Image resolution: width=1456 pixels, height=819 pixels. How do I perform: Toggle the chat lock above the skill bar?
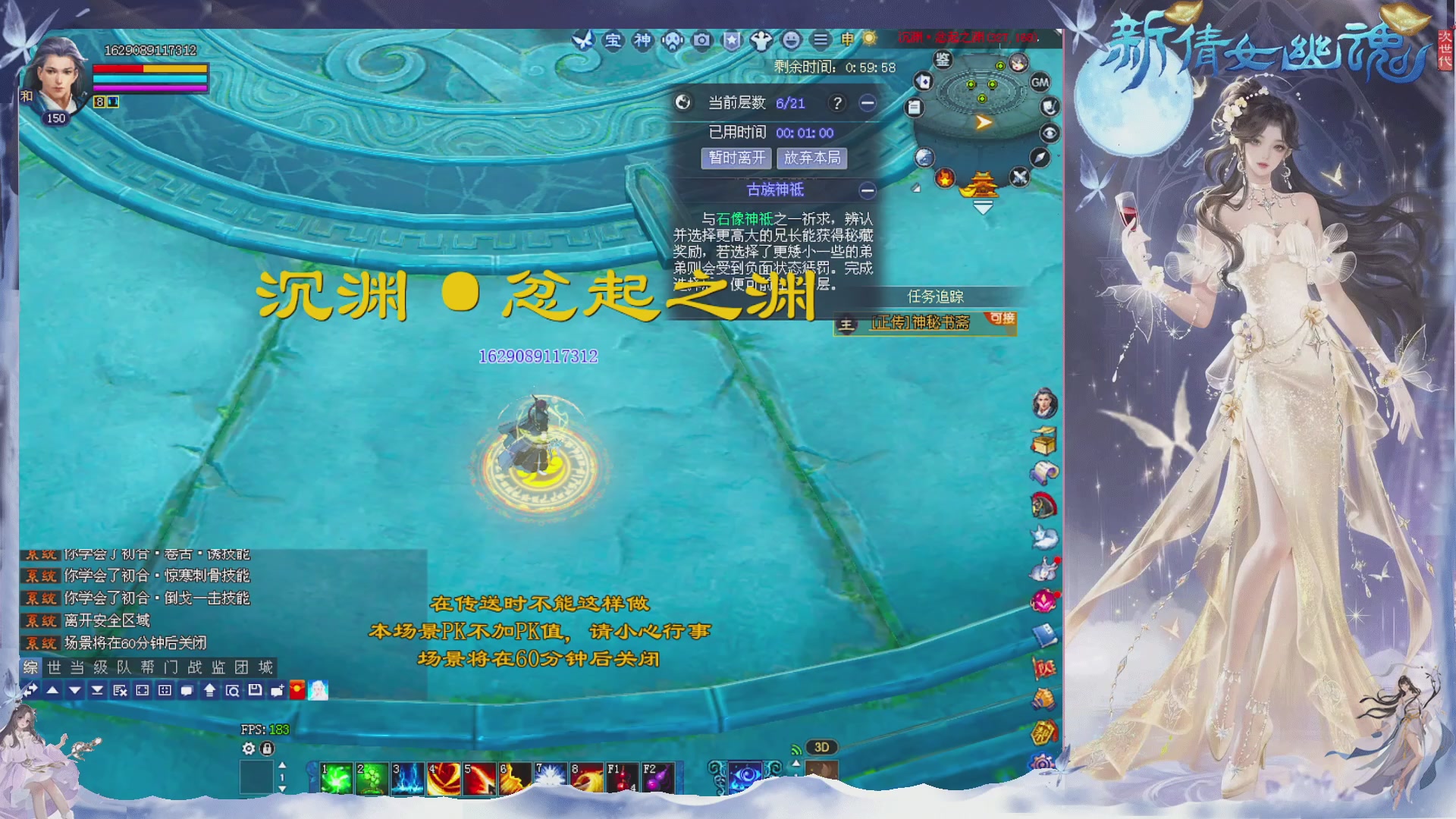coord(266,748)
